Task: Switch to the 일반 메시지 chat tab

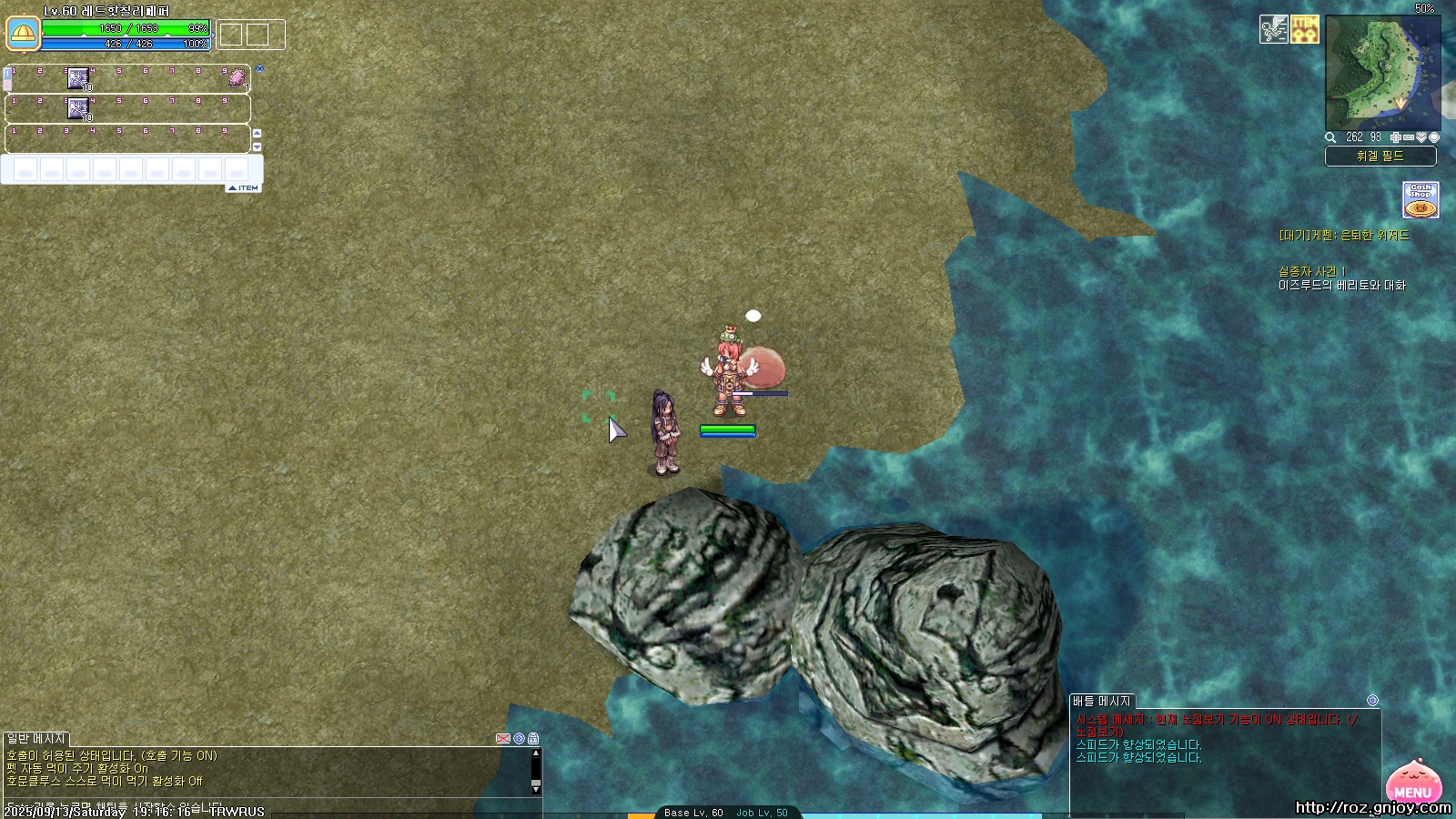Action: [36, 738]
